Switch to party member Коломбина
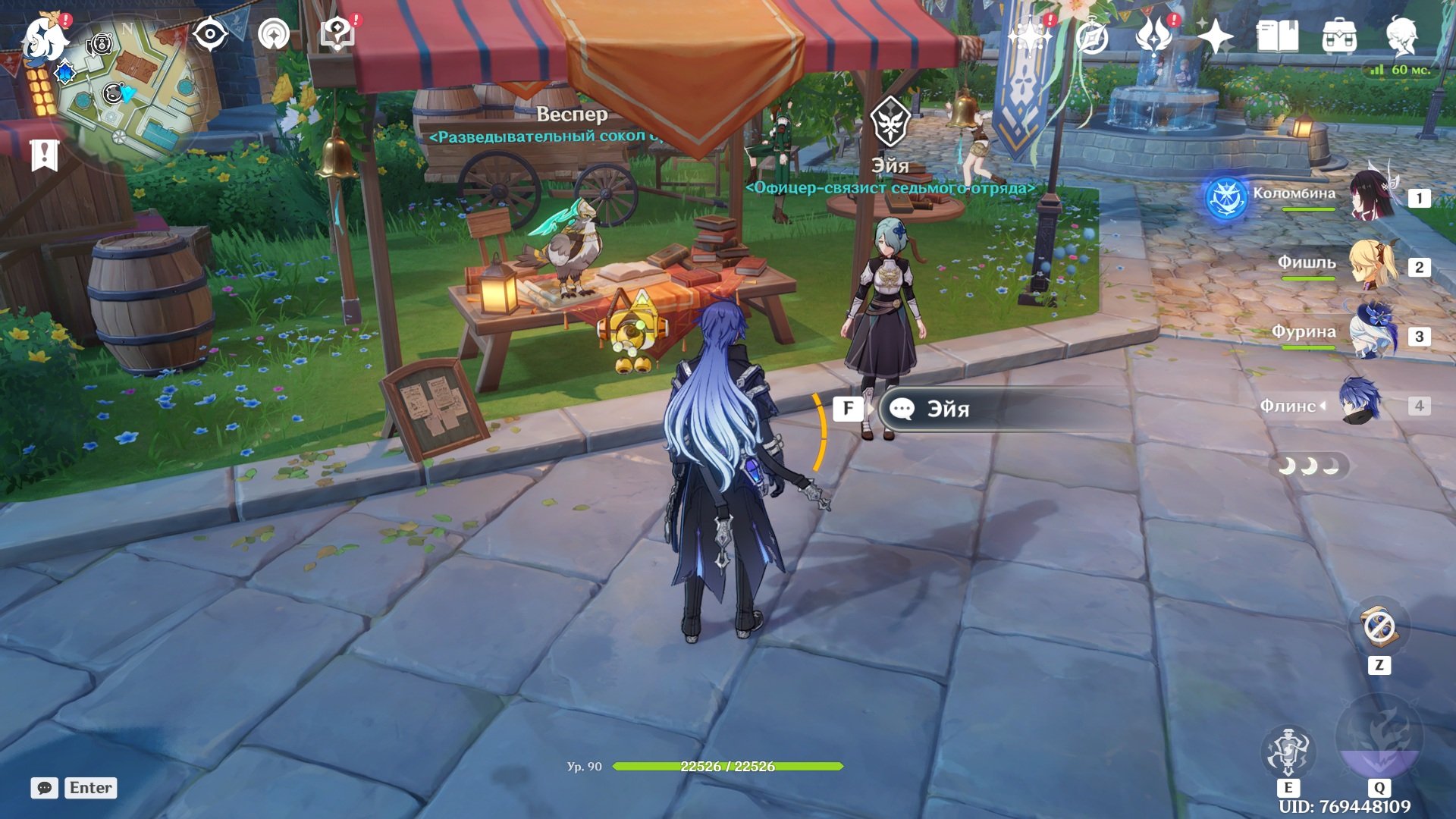 pos(1371,197)
